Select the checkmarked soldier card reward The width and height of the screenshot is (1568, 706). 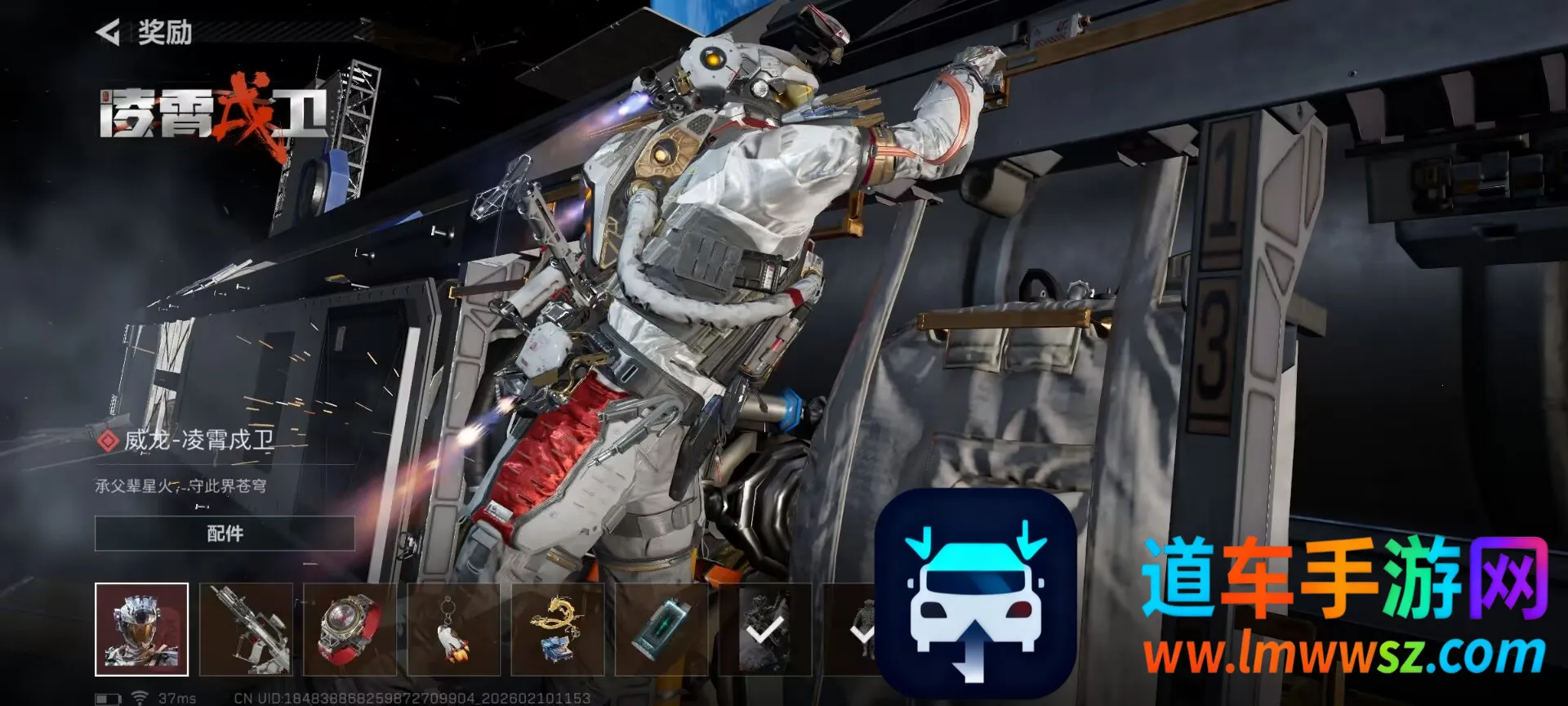click(x=764, y=629)
